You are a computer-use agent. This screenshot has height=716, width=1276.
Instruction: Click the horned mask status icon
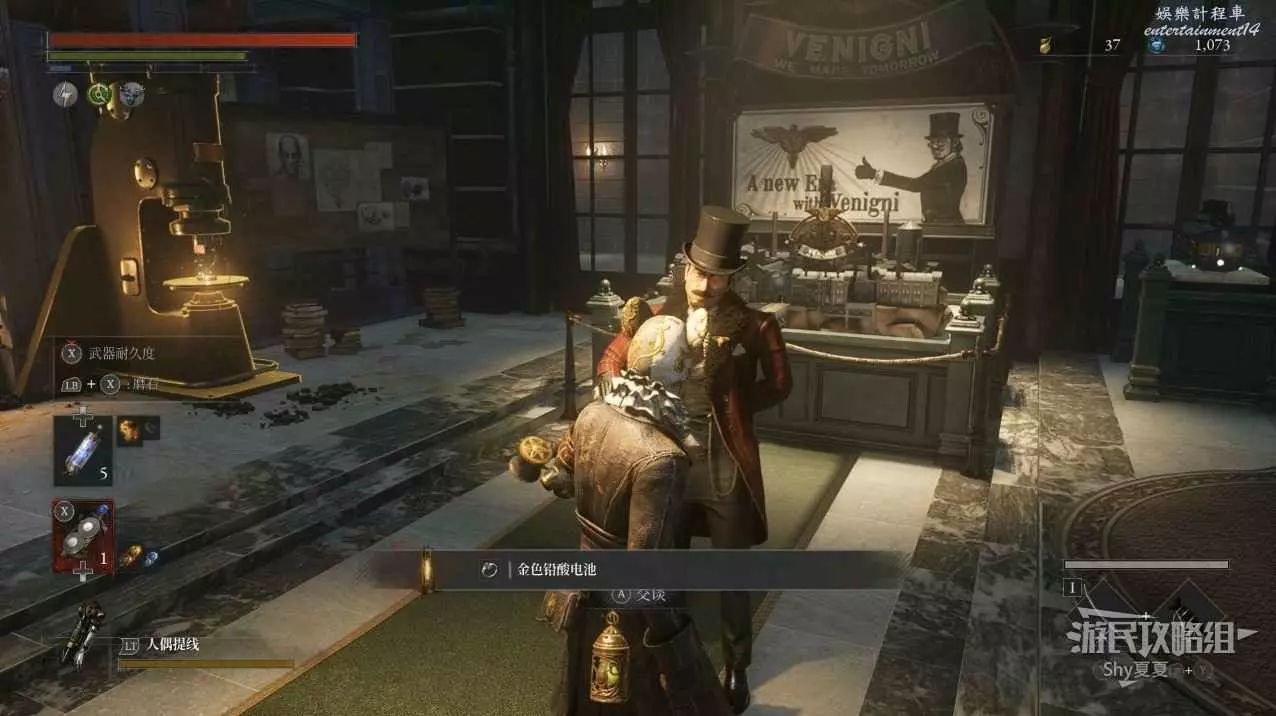point(131,94)
